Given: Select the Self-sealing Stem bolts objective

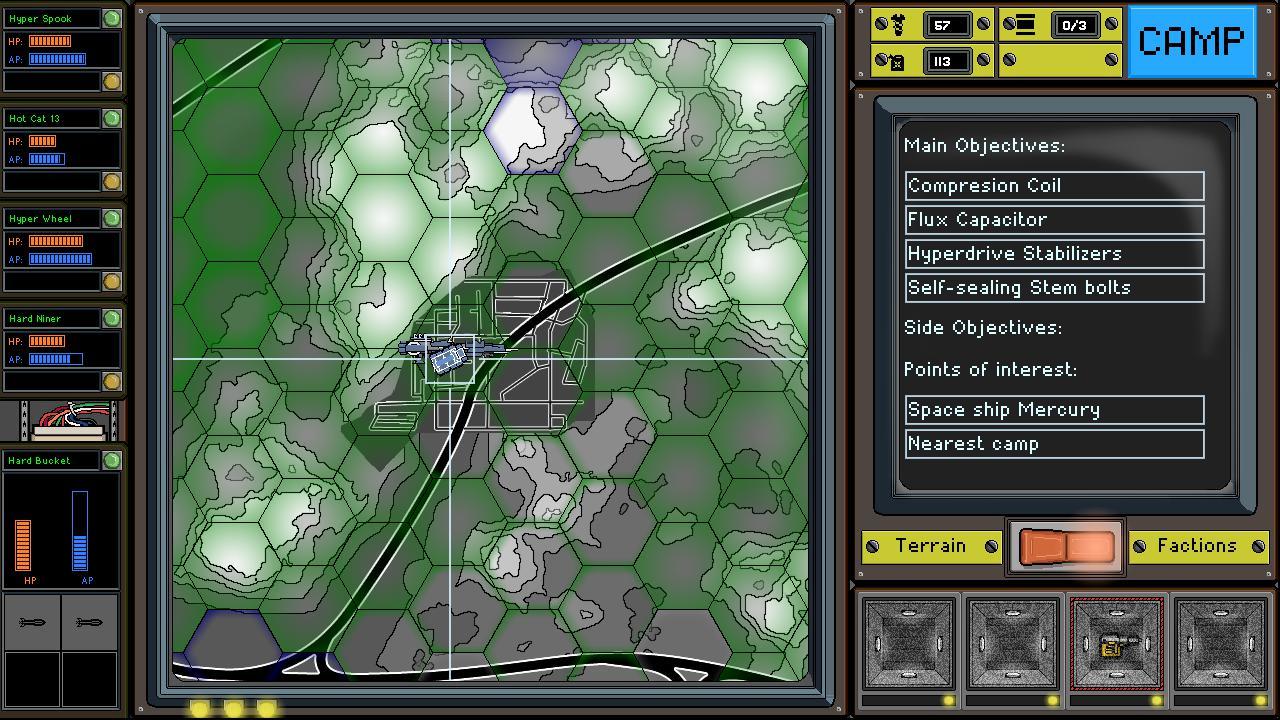Looking at the screenshot, I should (1054, 287).
